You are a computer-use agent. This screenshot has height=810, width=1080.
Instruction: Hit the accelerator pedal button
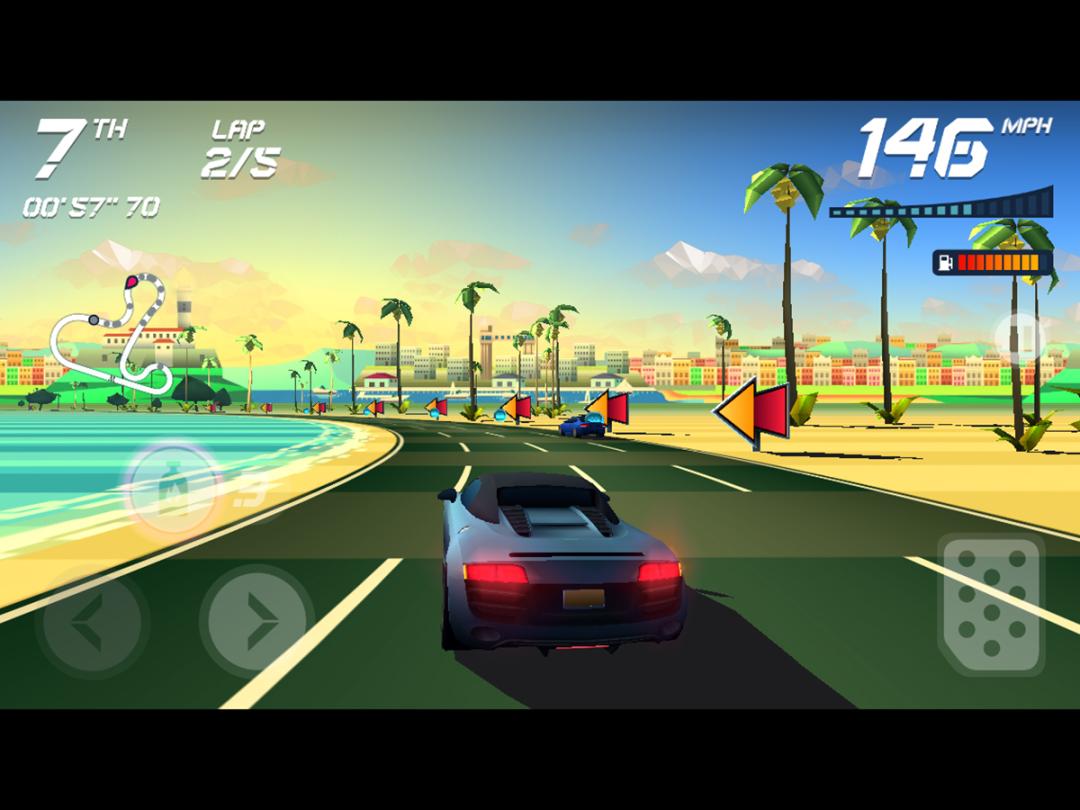pos(991,604)
